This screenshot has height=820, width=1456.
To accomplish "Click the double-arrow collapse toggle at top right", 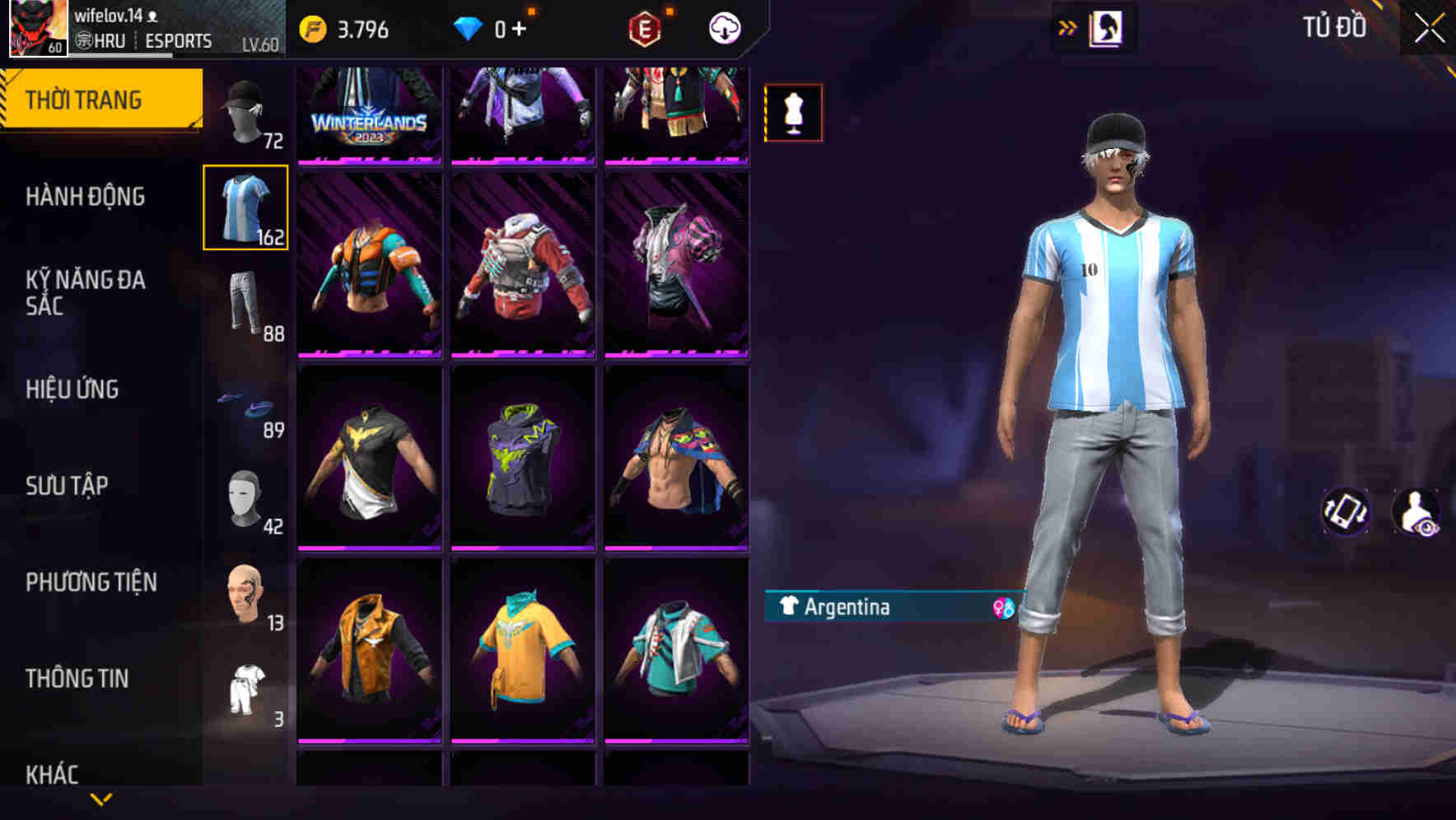I will (x=1068, y=26).
